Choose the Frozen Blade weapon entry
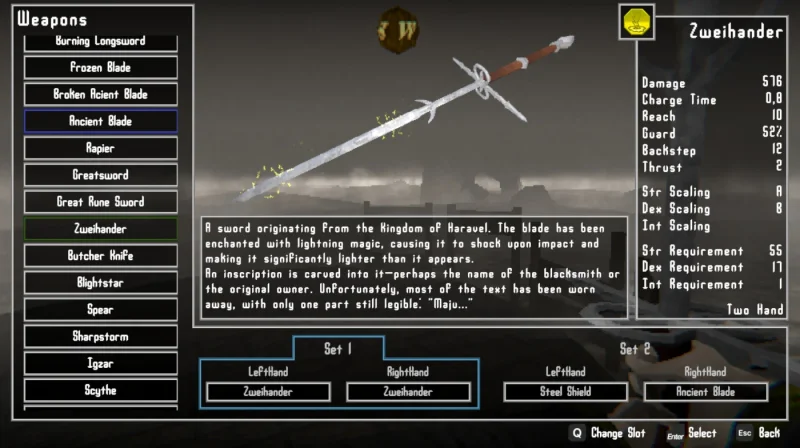The width and height of the screenshot is (800, 448). [x=100, y=68]
